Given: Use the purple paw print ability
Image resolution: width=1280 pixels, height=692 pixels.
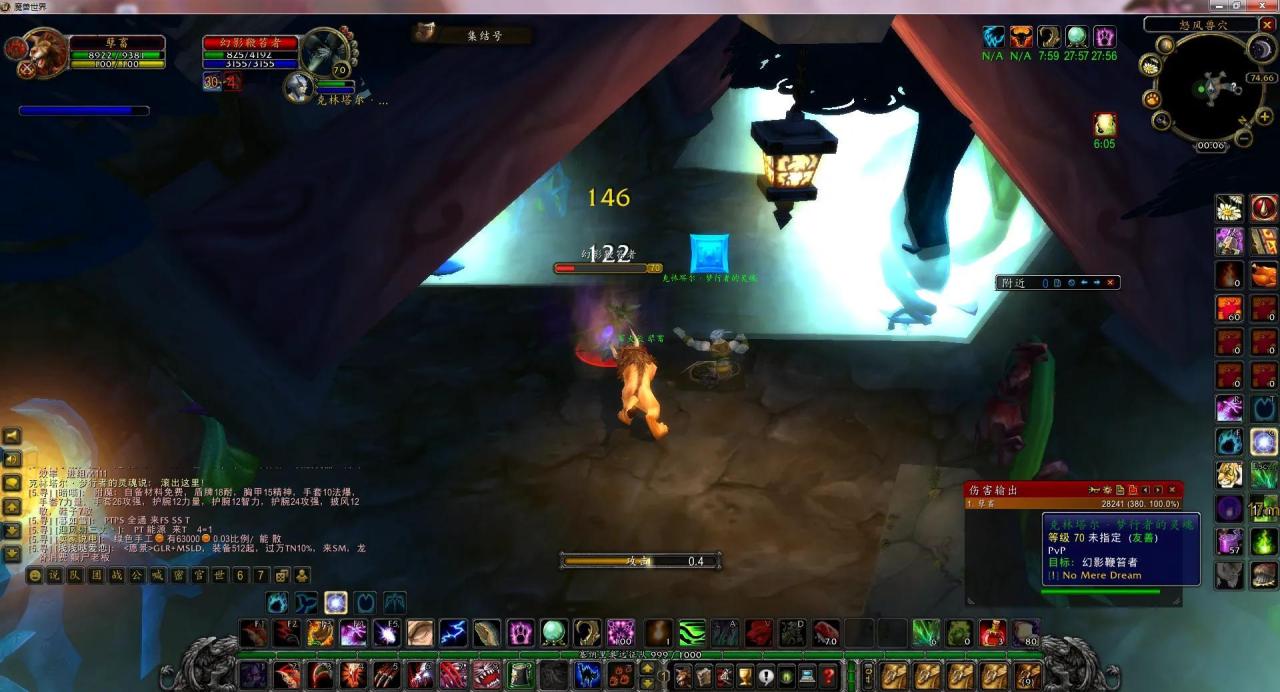Looking at the screenshot, I should coord(520,633).
